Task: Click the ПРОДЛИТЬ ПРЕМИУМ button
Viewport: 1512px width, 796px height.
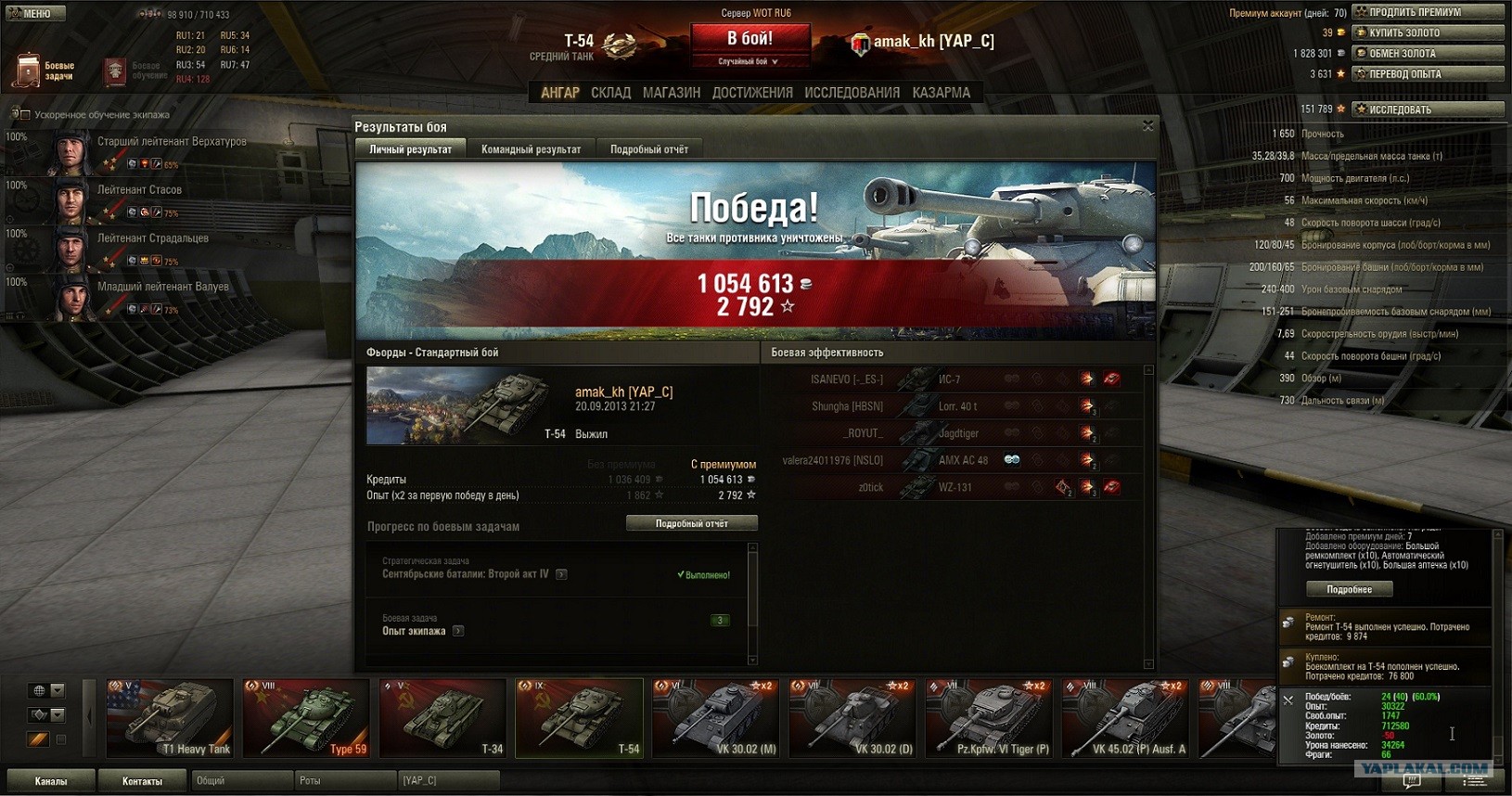Action: click(1427, 12)
